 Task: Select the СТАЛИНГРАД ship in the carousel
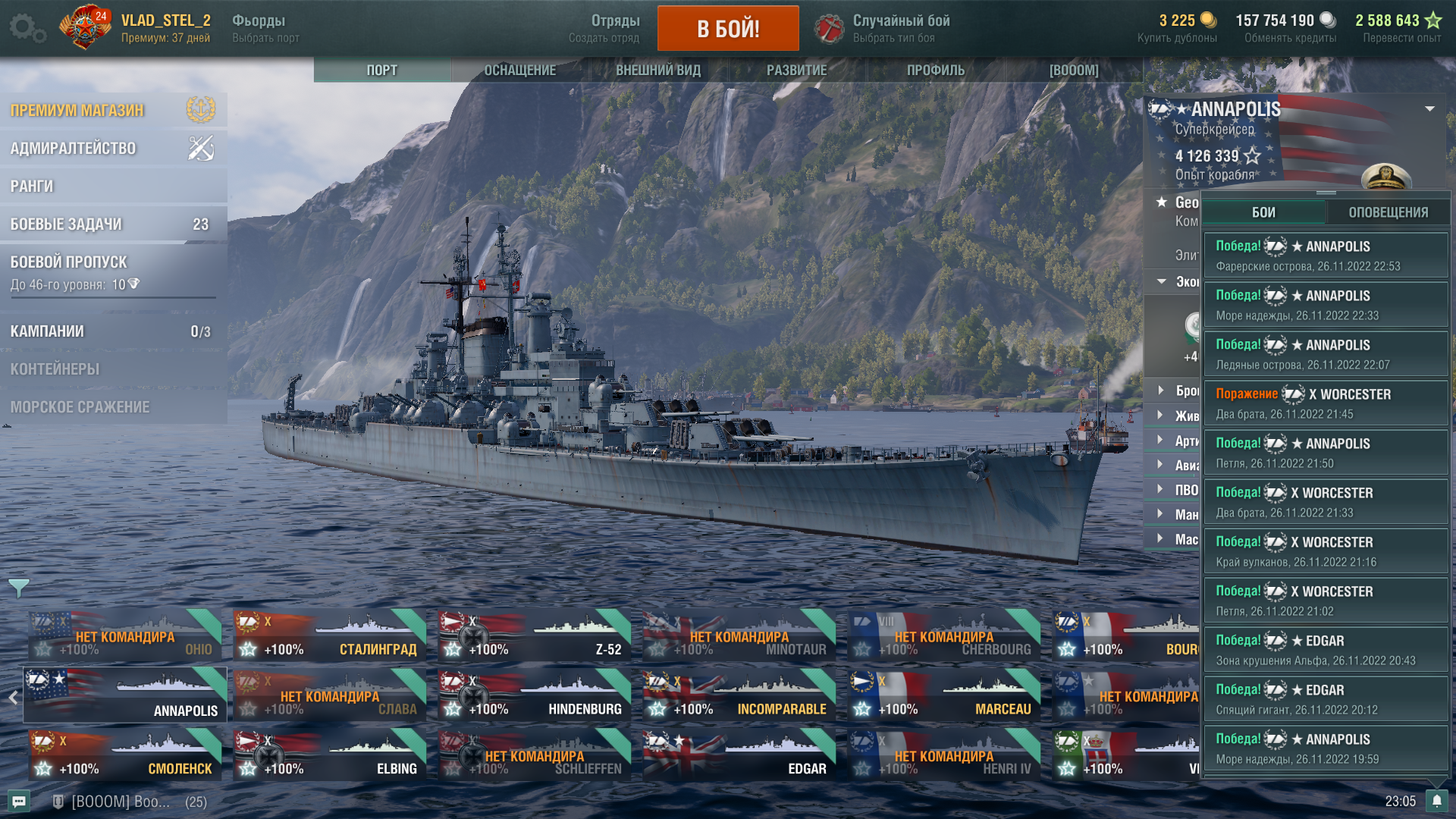(x=330, y=635)
